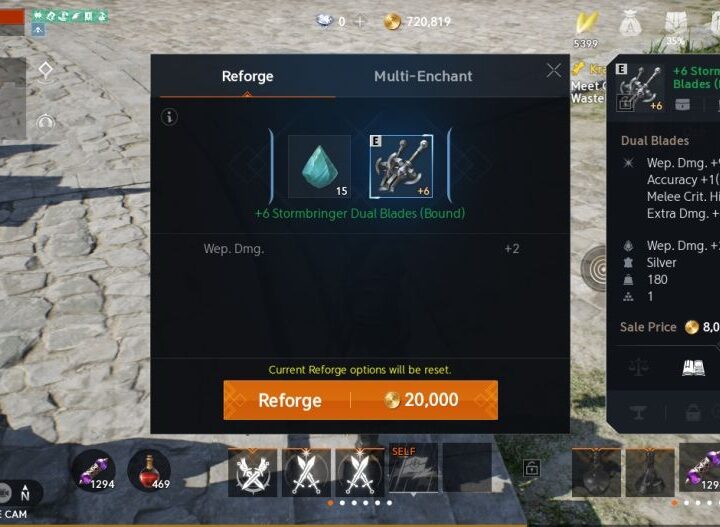This screenshot has width=720, height=527.
Task: Switch to the Multi-Enchant tab
Action: pyautogui.click(x=423, y=76)
